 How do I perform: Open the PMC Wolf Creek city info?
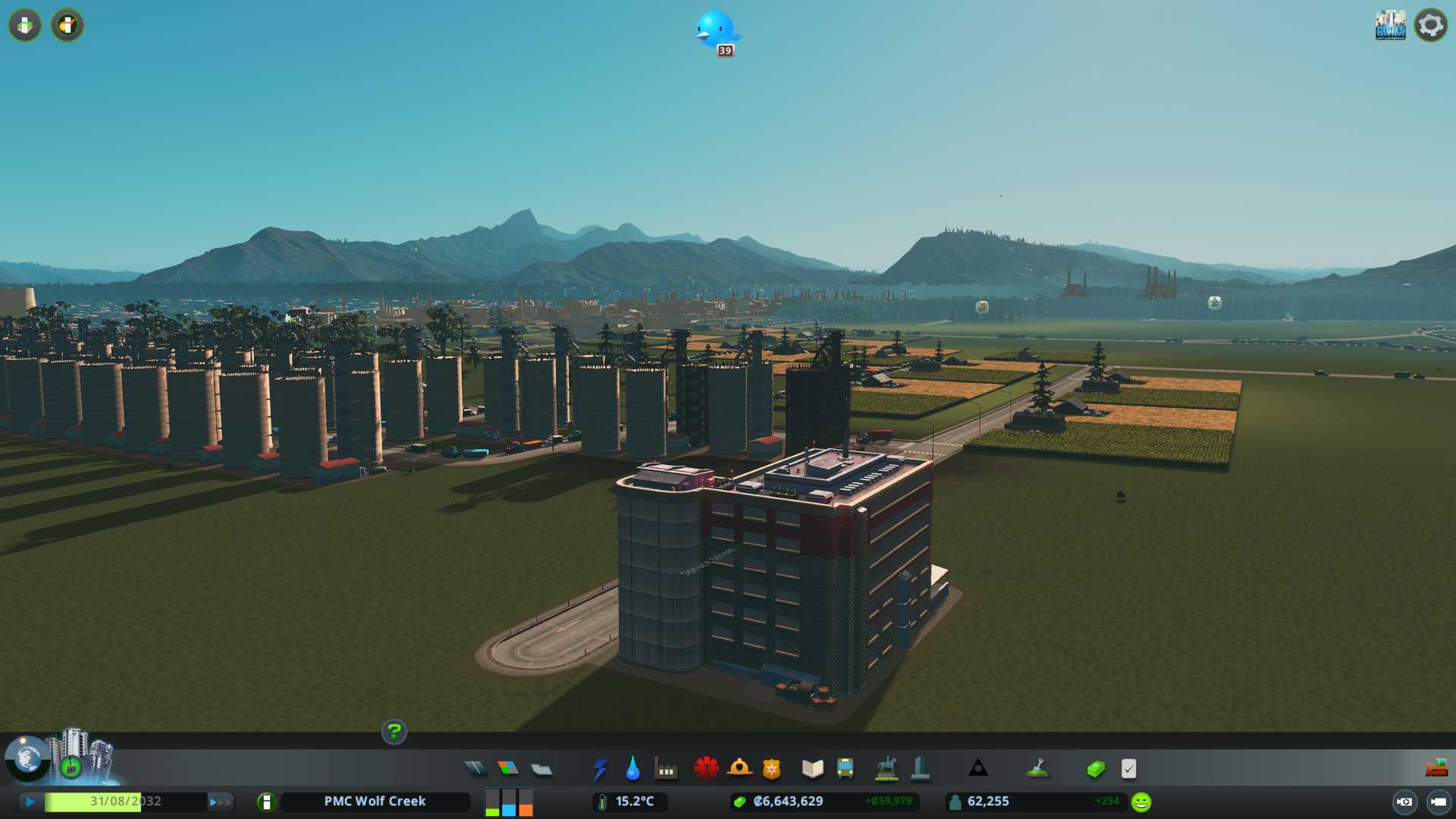[375, 802]
